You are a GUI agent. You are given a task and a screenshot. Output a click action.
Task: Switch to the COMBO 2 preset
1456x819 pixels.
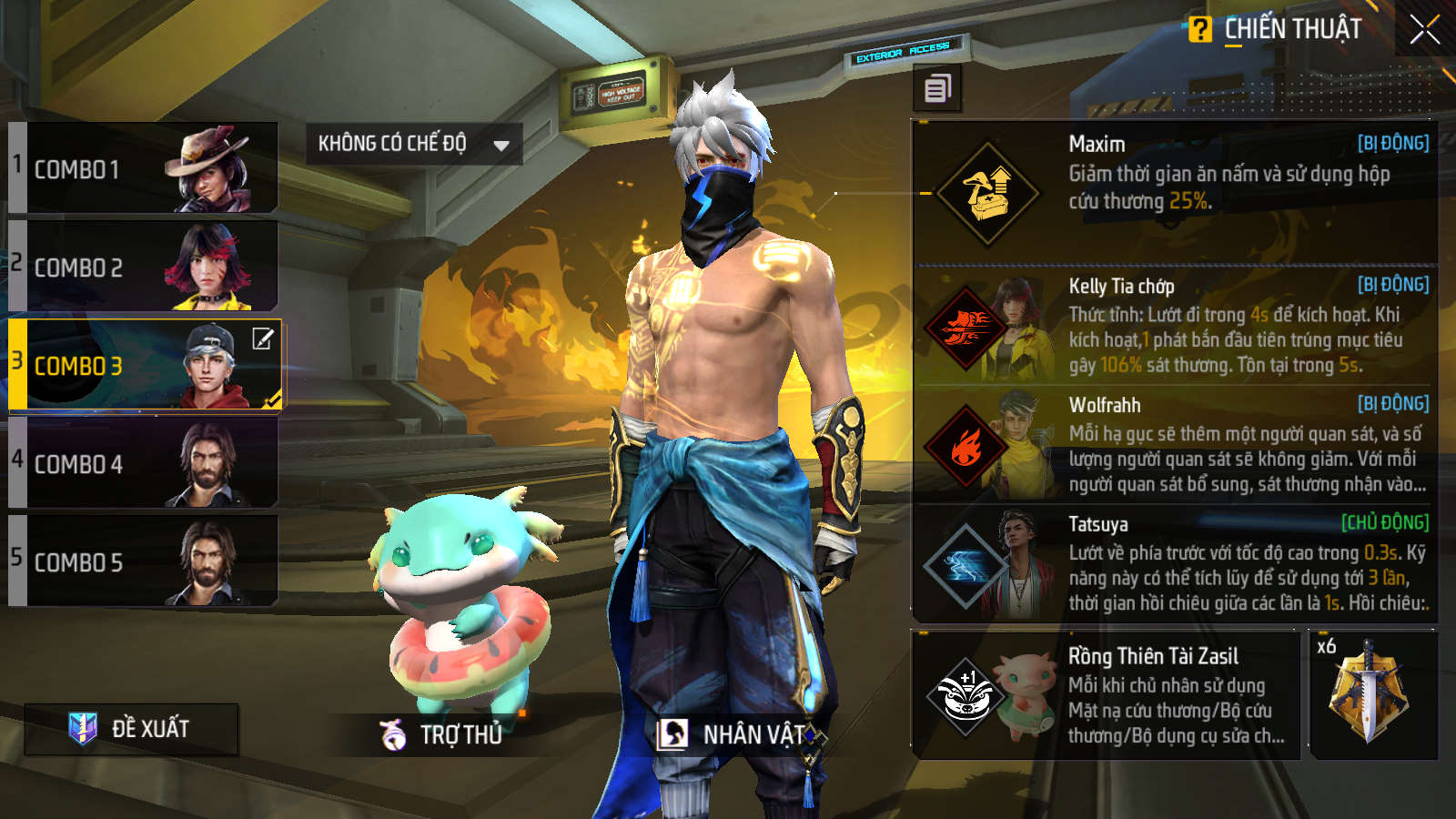pyautogui.click(x=144, y=267)
